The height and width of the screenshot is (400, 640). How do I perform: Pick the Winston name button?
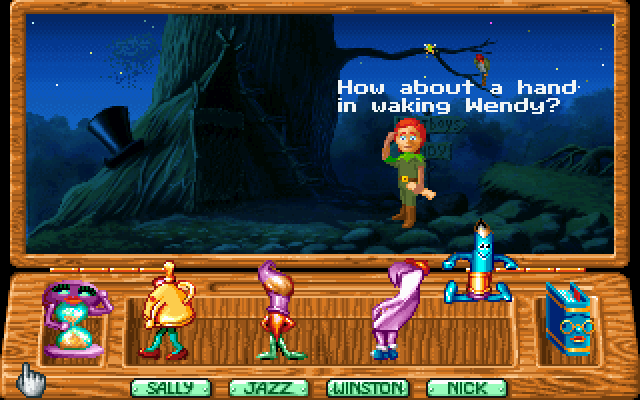368,387
